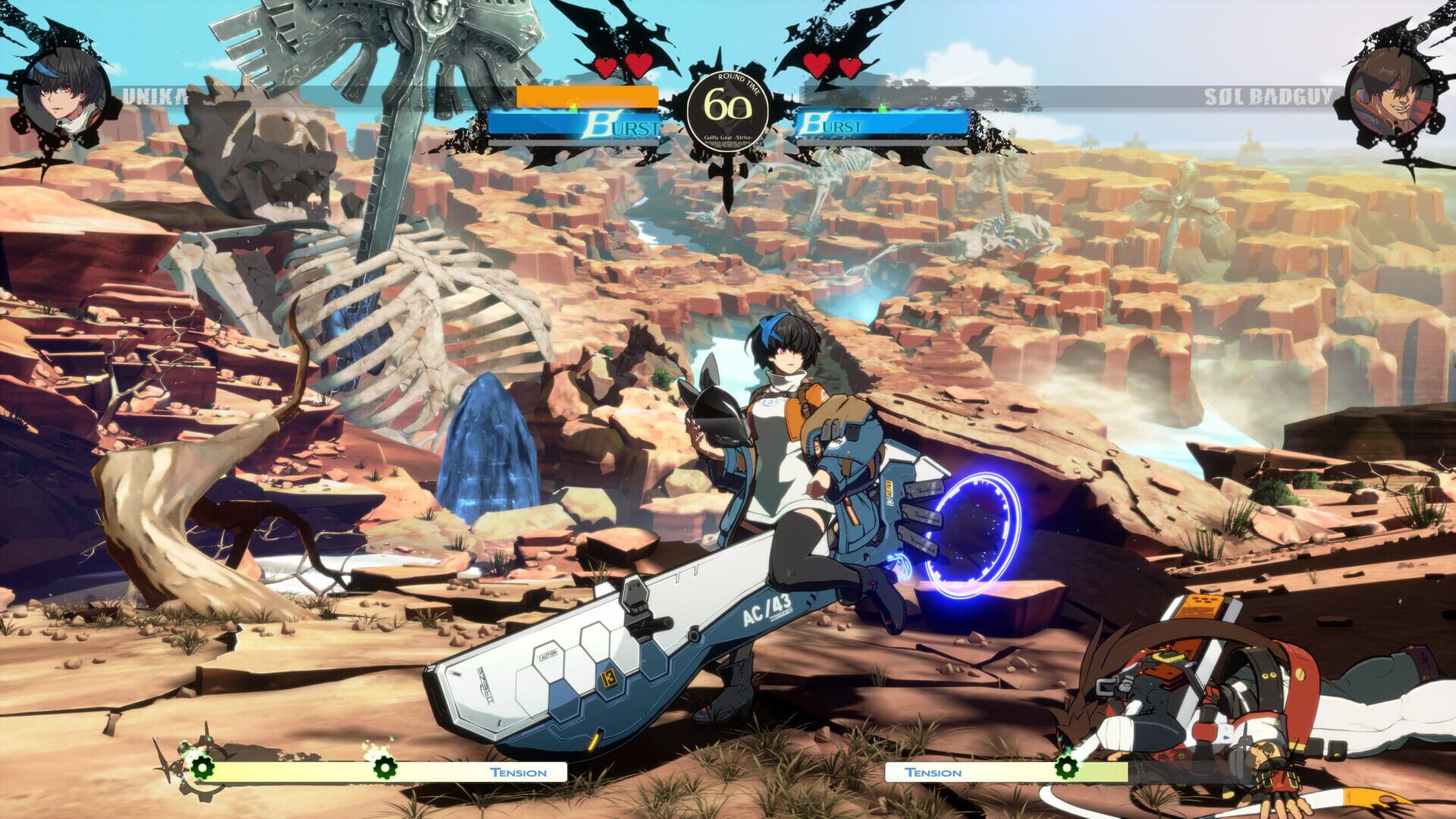Select the UNIKA name label
Screen dimensions: 1456x819
click(x=155, y=97)
